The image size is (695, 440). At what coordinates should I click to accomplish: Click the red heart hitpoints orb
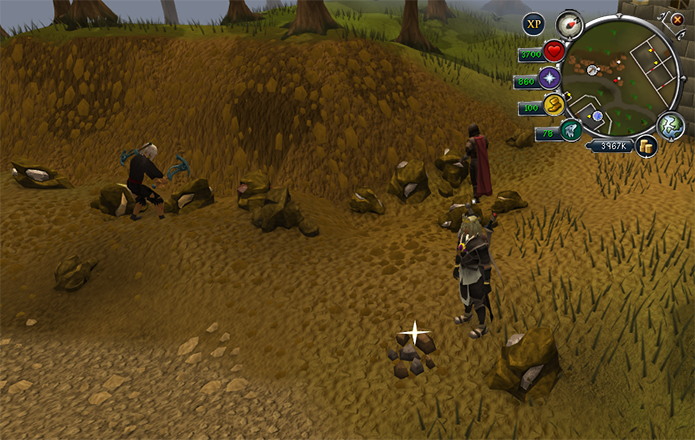tap(555, 52)
